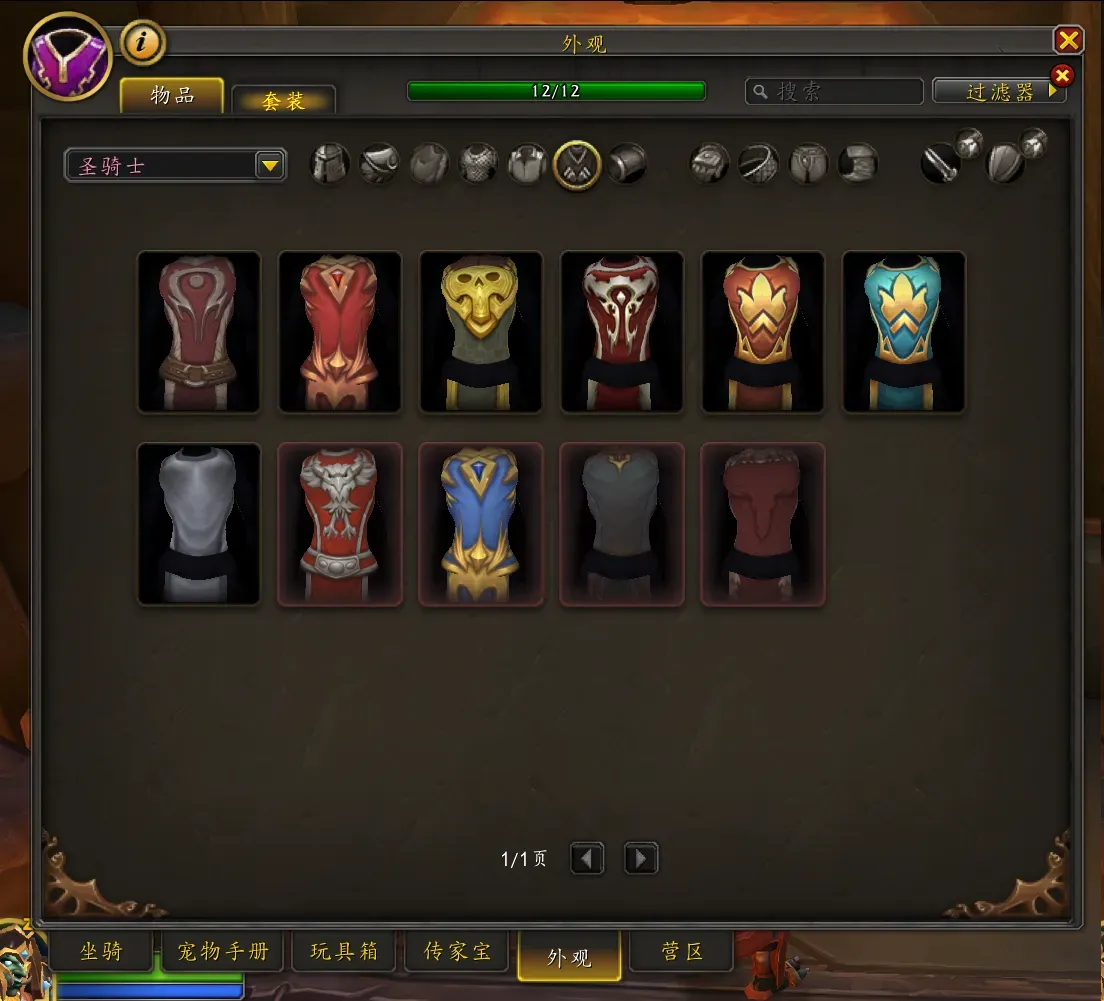Pick the teal and gold tabard
The width and height of the screenshot is (1104, 1001).
(904, 332)
